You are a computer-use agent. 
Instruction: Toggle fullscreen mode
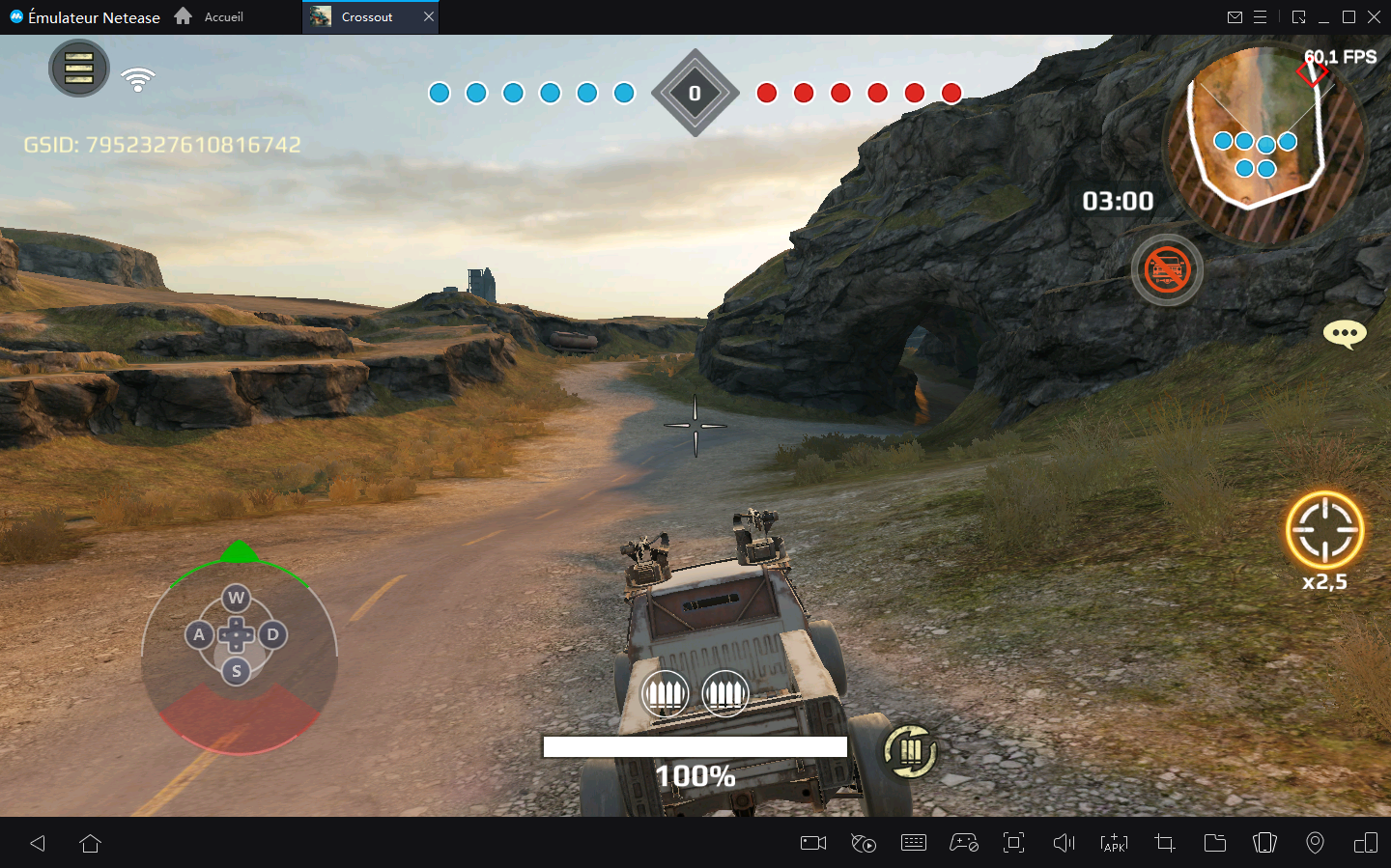(1013, 843)
